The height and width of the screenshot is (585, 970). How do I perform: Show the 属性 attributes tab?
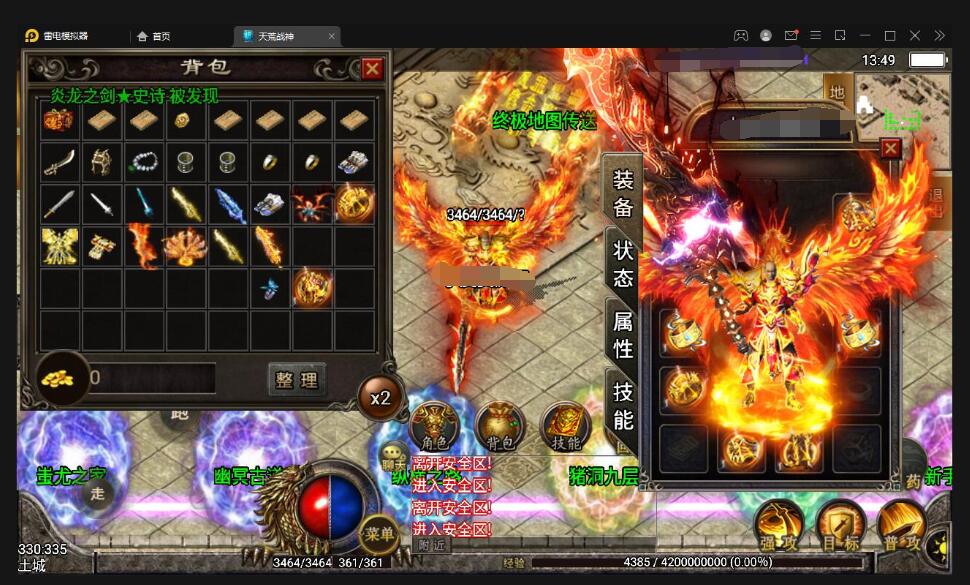[623, 335]
